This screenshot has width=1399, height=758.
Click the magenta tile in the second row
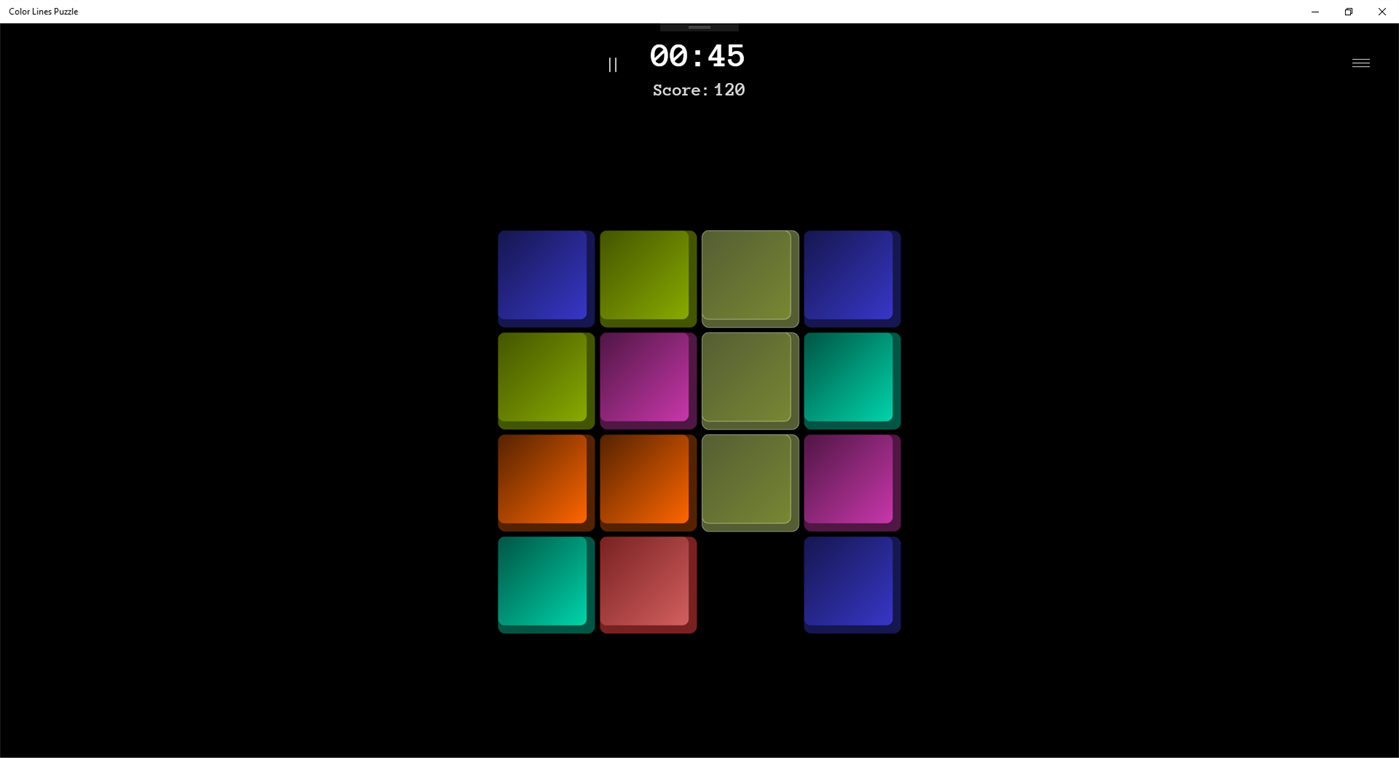[647, 379]
